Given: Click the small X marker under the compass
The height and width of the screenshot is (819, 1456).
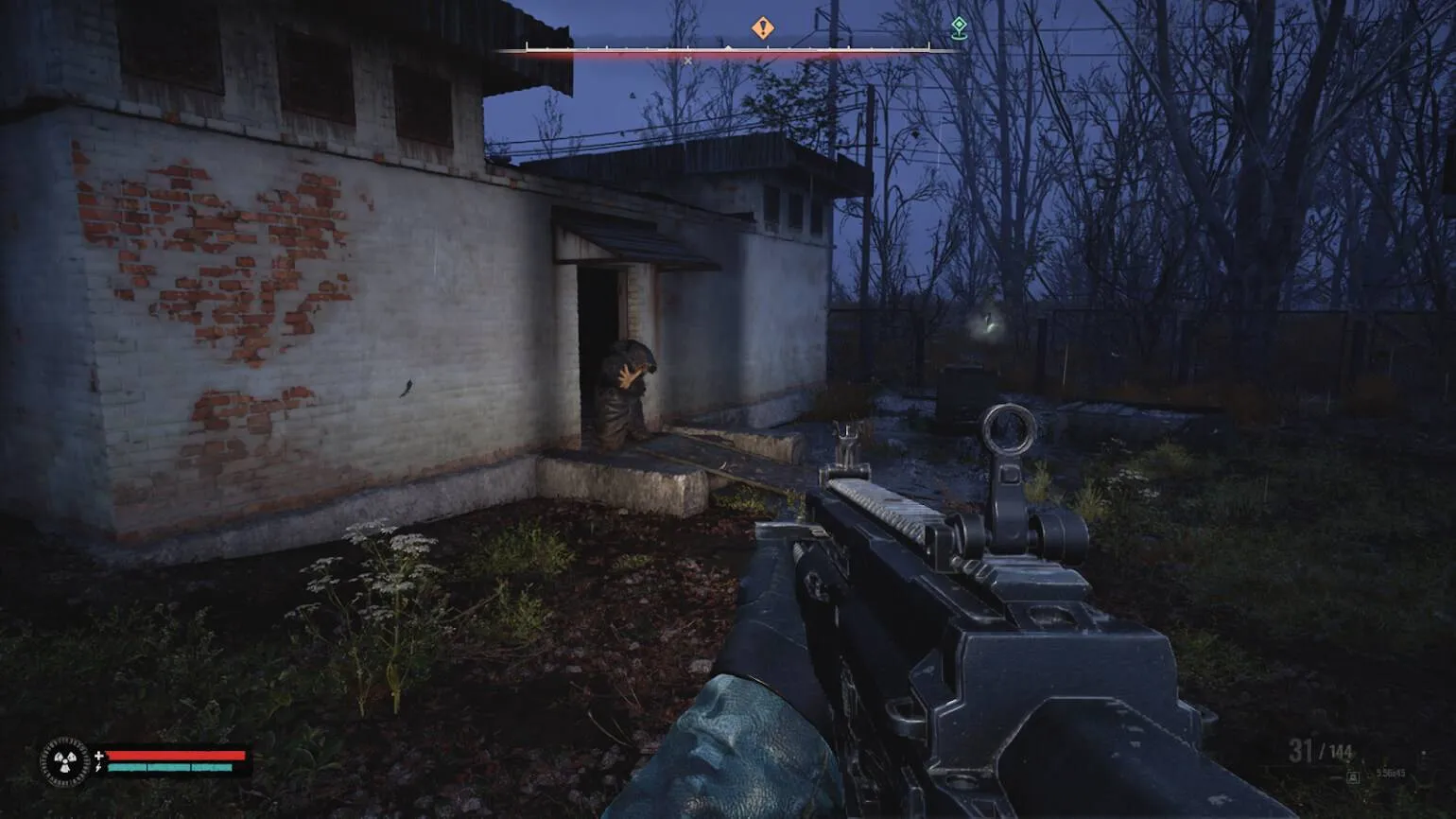Looking at the screenshot, I should [x=688, y=61].
